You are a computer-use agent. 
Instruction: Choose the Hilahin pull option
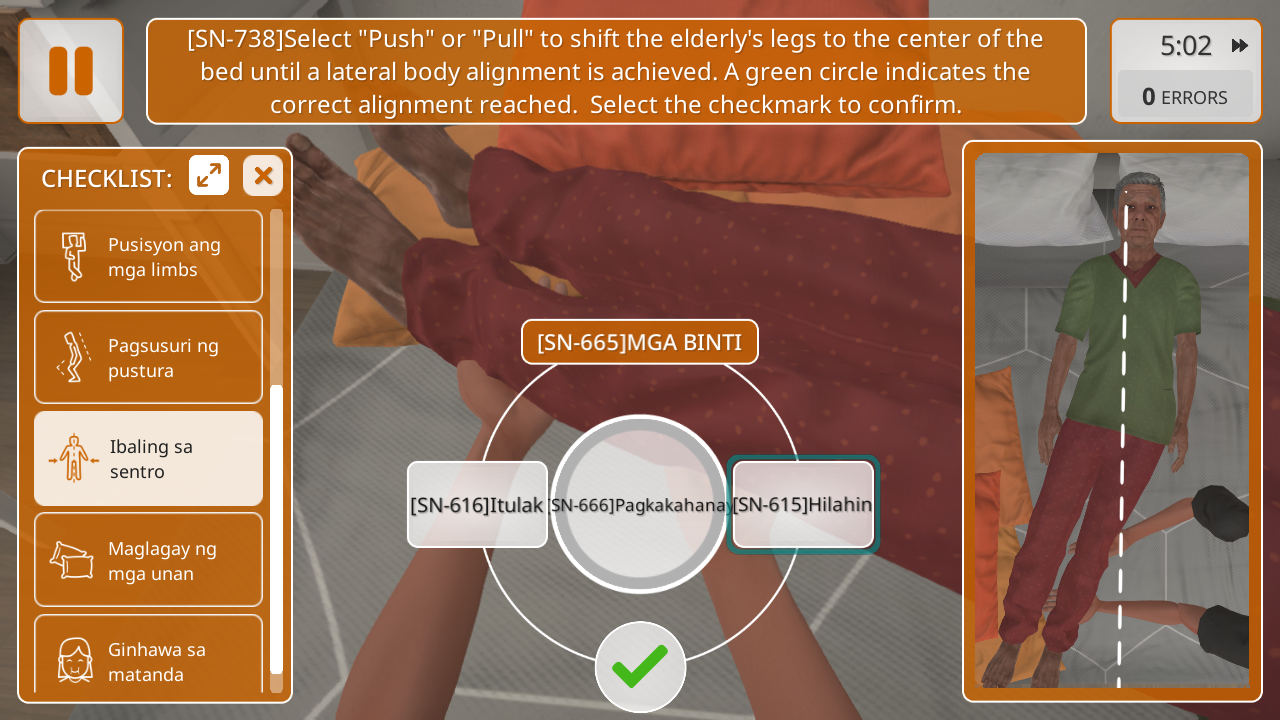pyautogui.click(x=802, y=504)
